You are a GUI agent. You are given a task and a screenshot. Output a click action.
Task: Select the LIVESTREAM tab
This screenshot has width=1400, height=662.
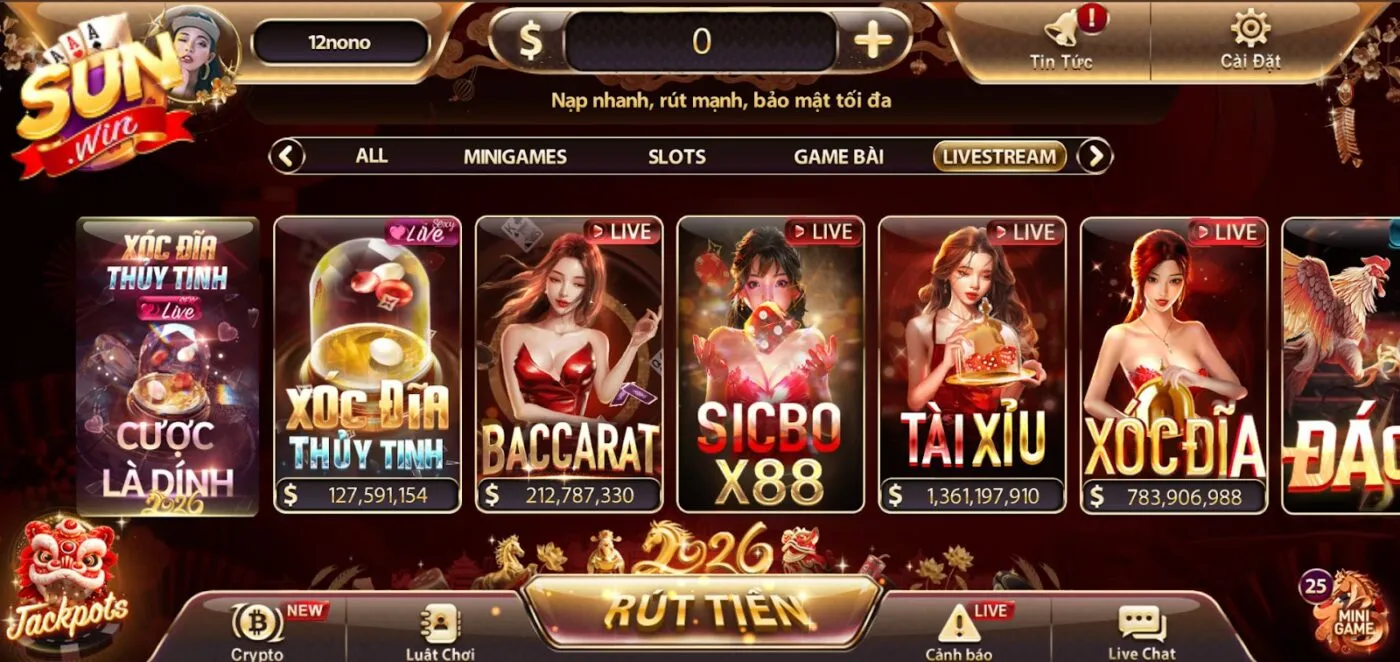[999, 156]
